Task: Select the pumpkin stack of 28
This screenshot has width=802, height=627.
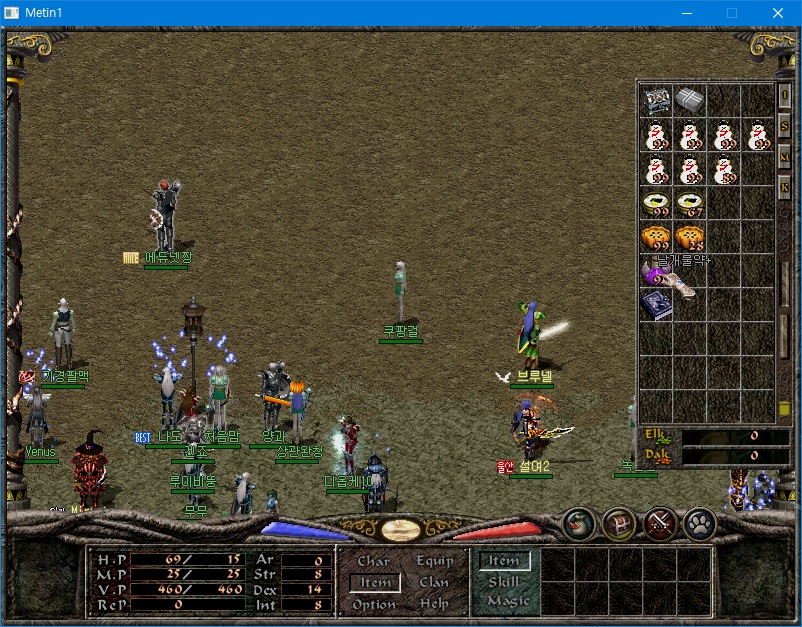Action: 690,238
